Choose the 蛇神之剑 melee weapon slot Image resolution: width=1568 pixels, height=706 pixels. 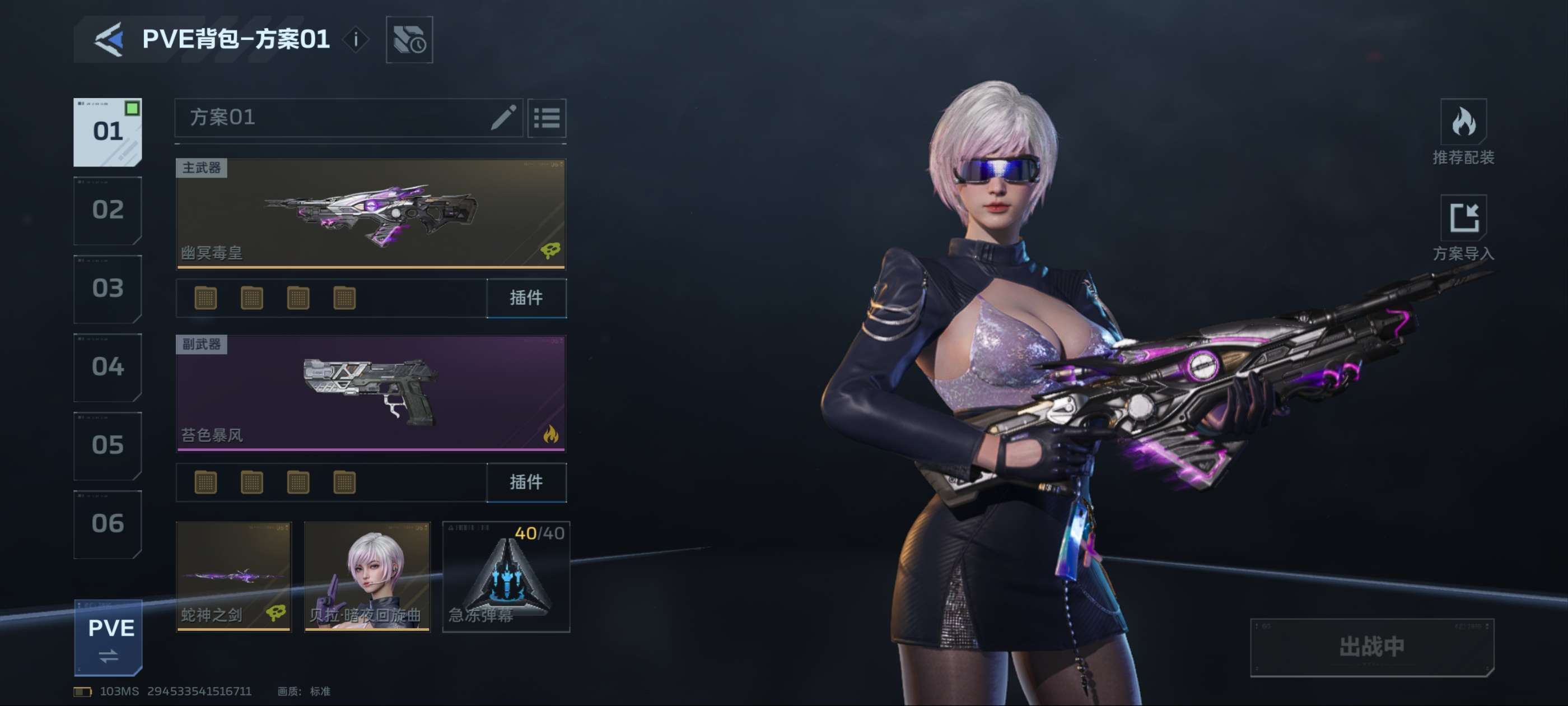tap(234, 576)
